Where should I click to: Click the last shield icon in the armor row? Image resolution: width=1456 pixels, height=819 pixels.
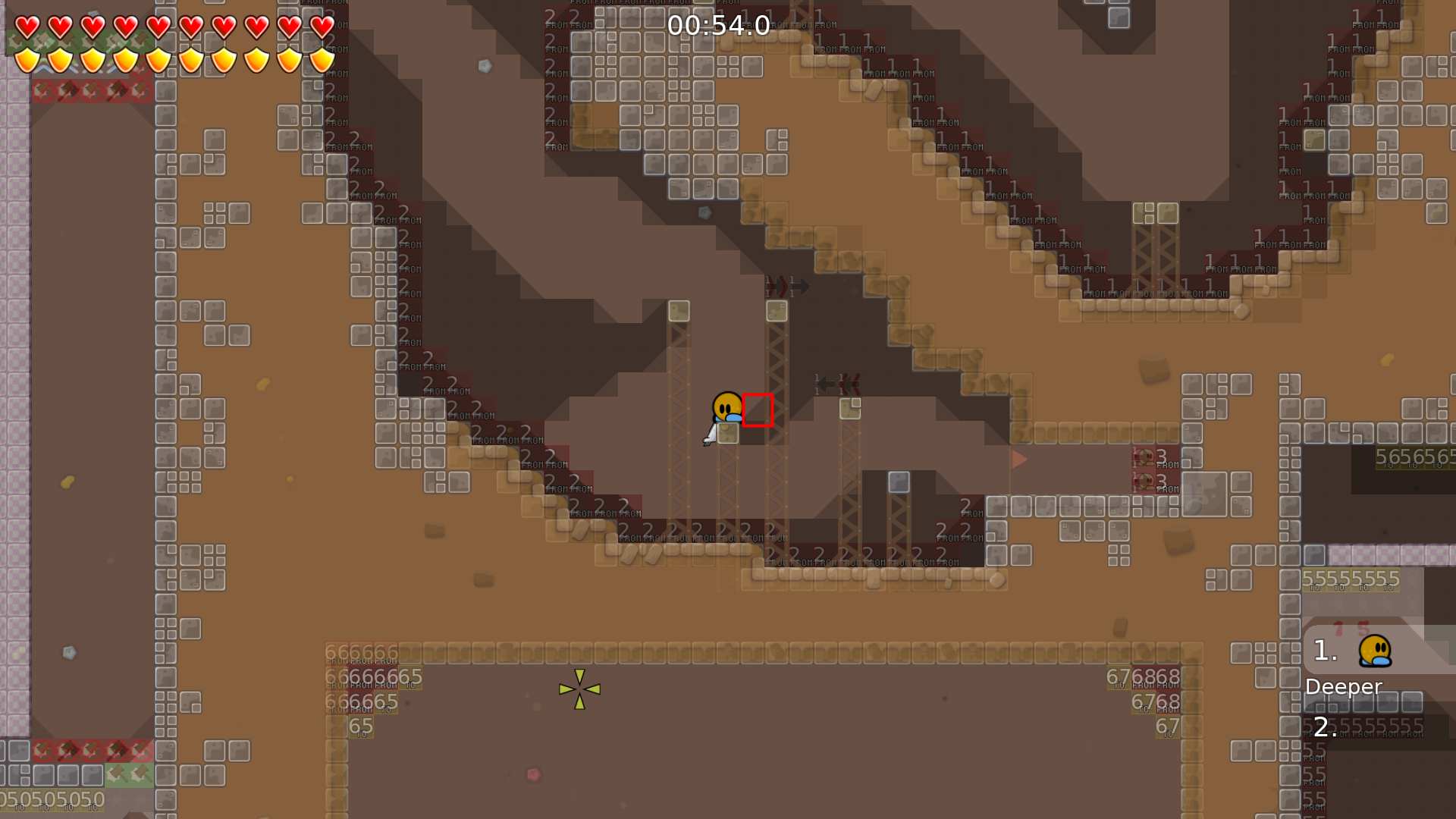(322, 59)
